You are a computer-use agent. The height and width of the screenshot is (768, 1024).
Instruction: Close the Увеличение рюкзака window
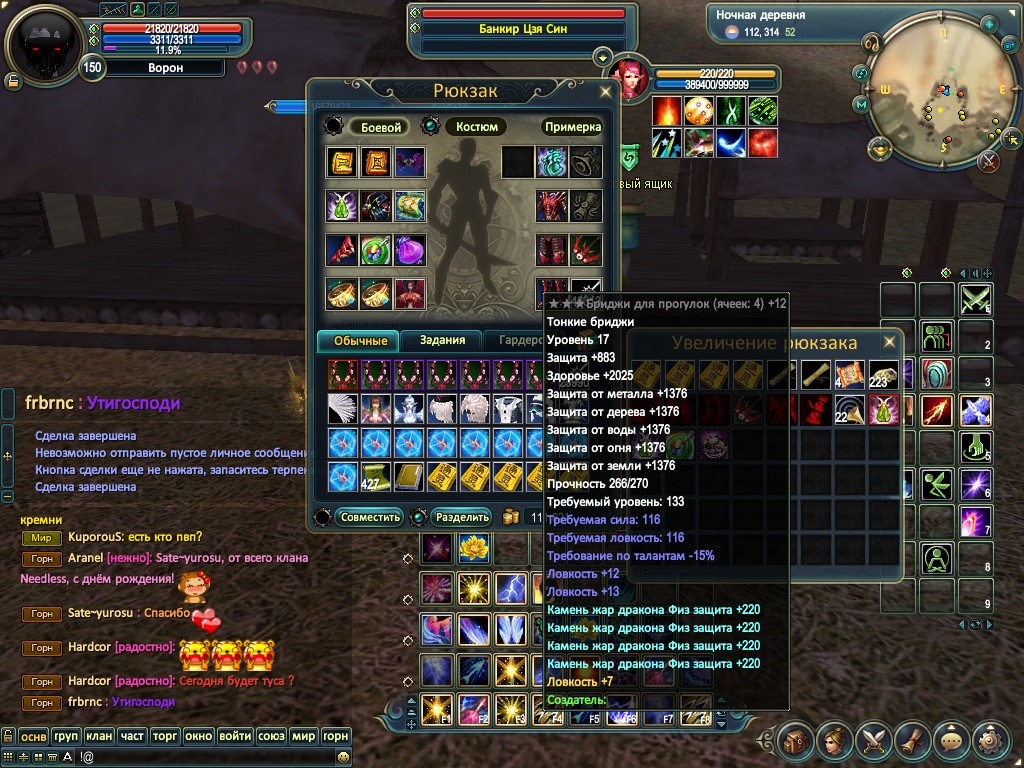(x=888, y=340)
